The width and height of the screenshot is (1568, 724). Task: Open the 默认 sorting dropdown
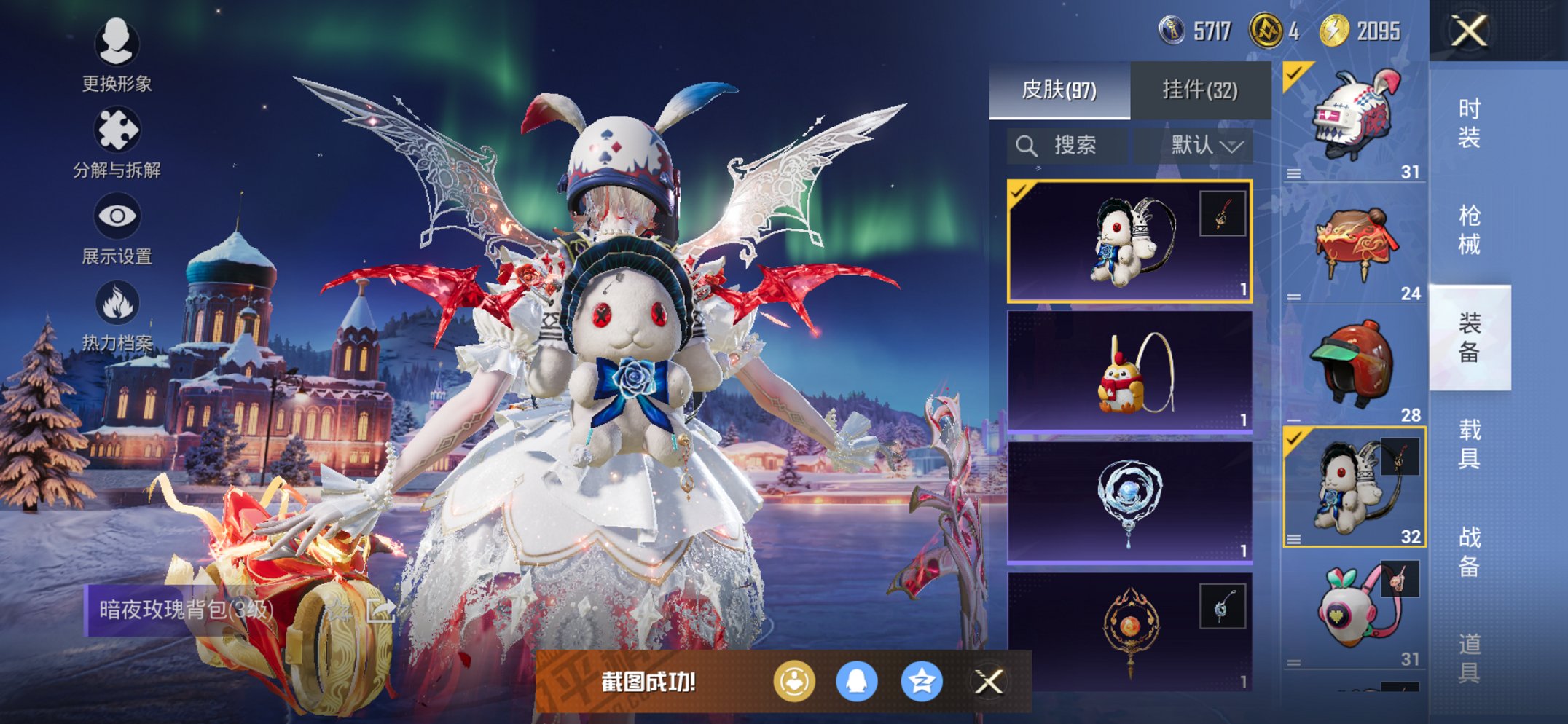pyautogui.click(x=1206, y=146)
